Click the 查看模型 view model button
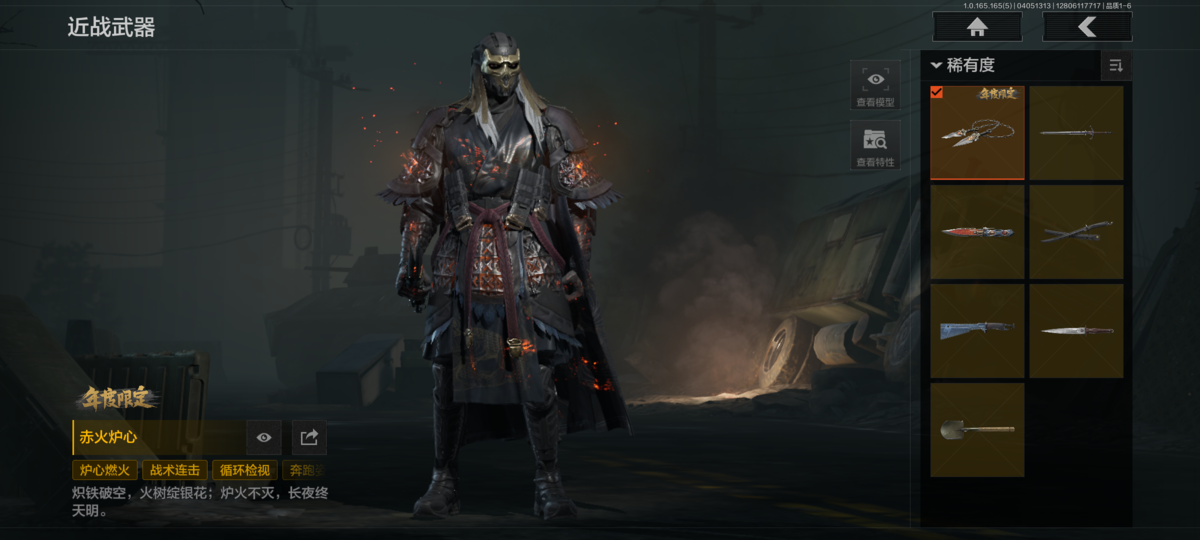This screenshot has width=1200, height=540. [875, 85]
